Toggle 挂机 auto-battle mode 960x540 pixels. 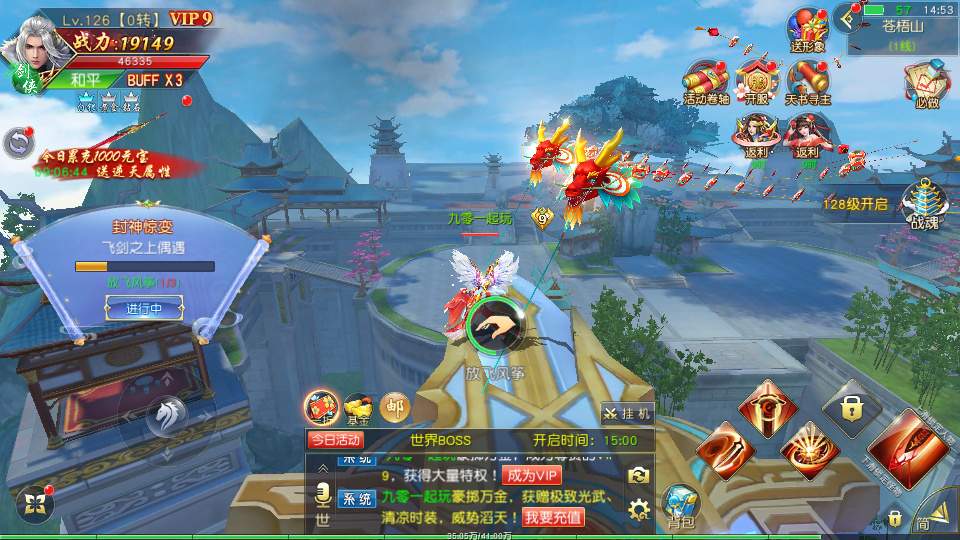click(x=627, y=413)
